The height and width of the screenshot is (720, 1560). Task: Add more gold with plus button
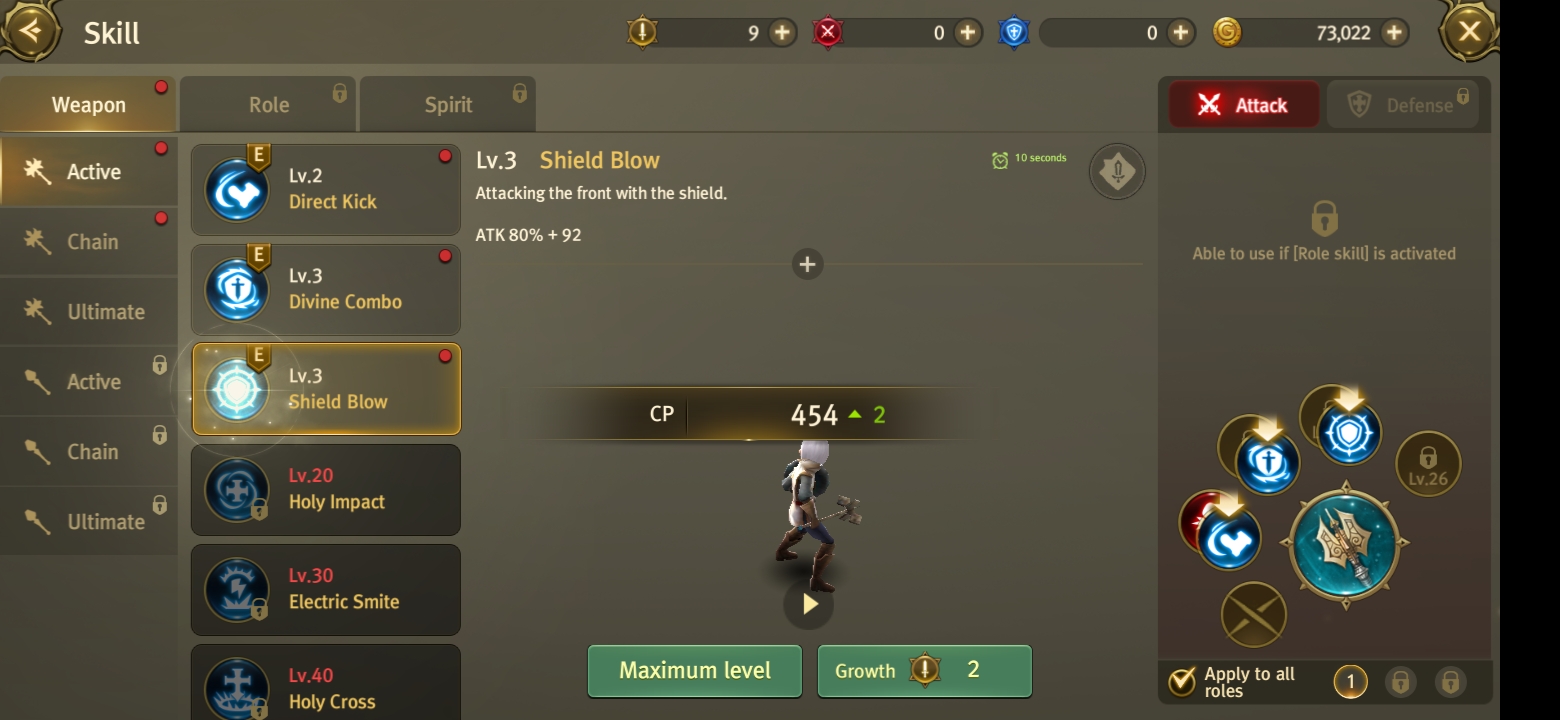[1393, 33]
